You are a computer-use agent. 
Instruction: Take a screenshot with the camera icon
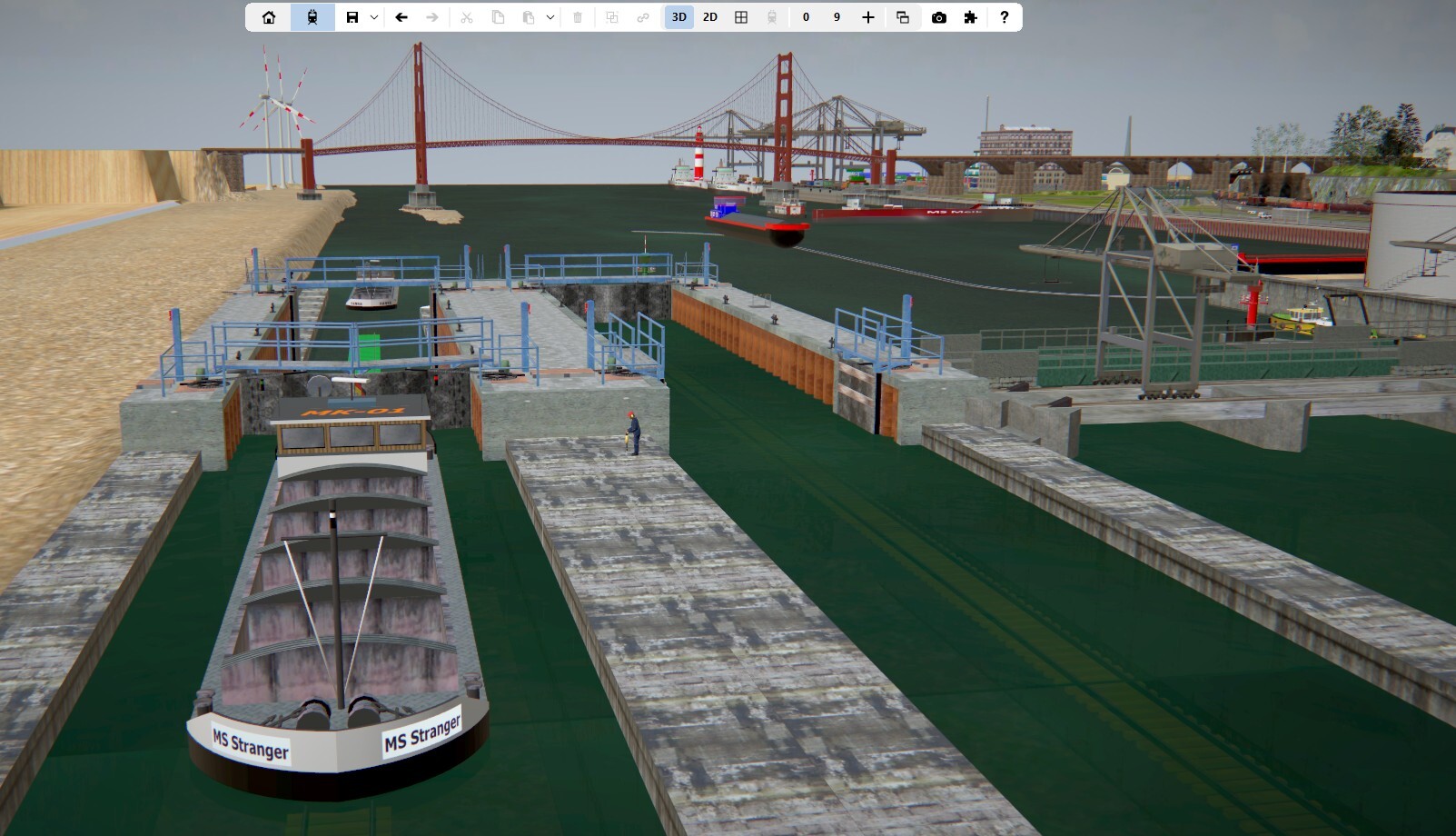939,17
